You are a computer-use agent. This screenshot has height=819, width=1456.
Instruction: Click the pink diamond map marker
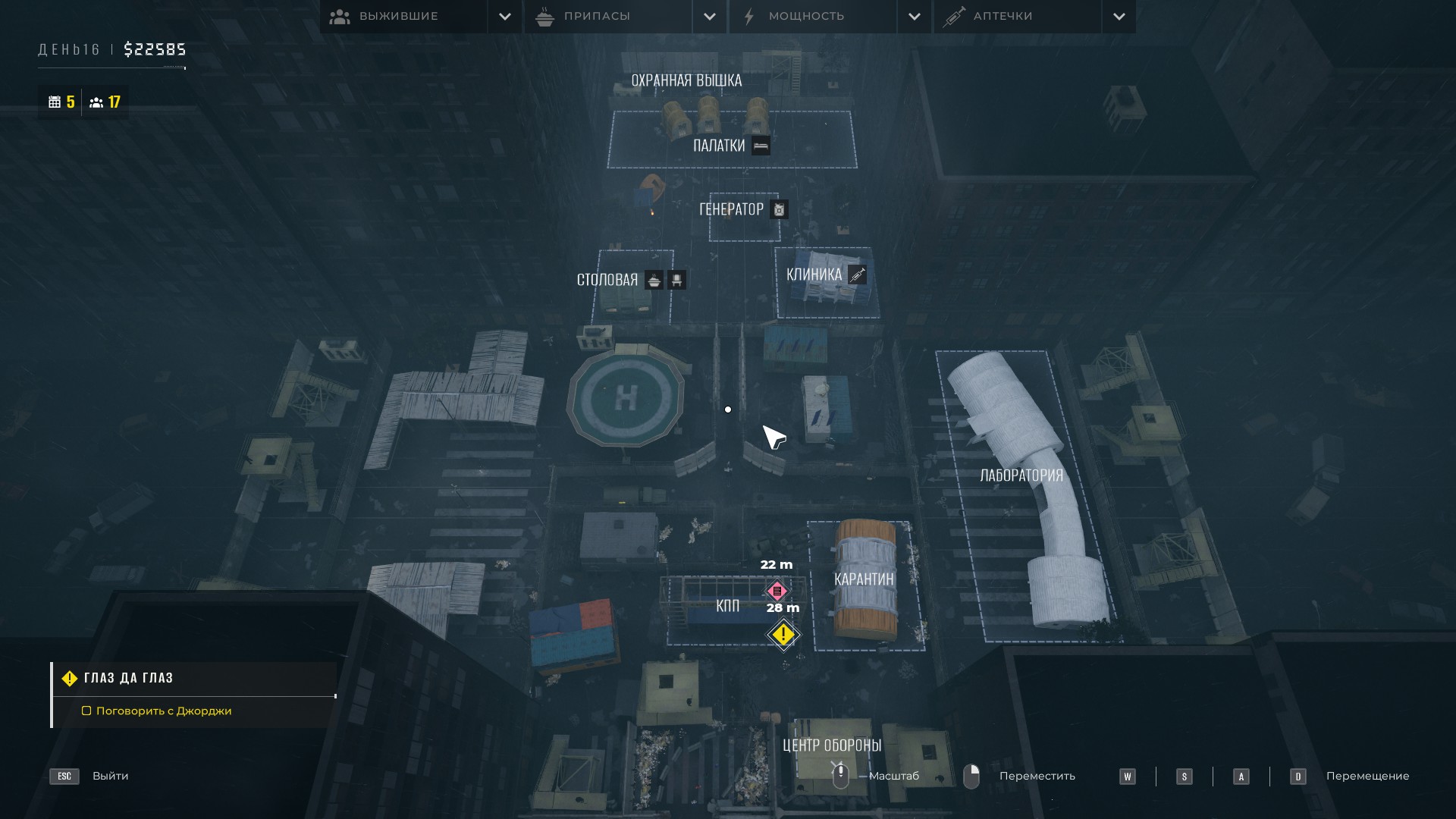[x=777, y=591]
